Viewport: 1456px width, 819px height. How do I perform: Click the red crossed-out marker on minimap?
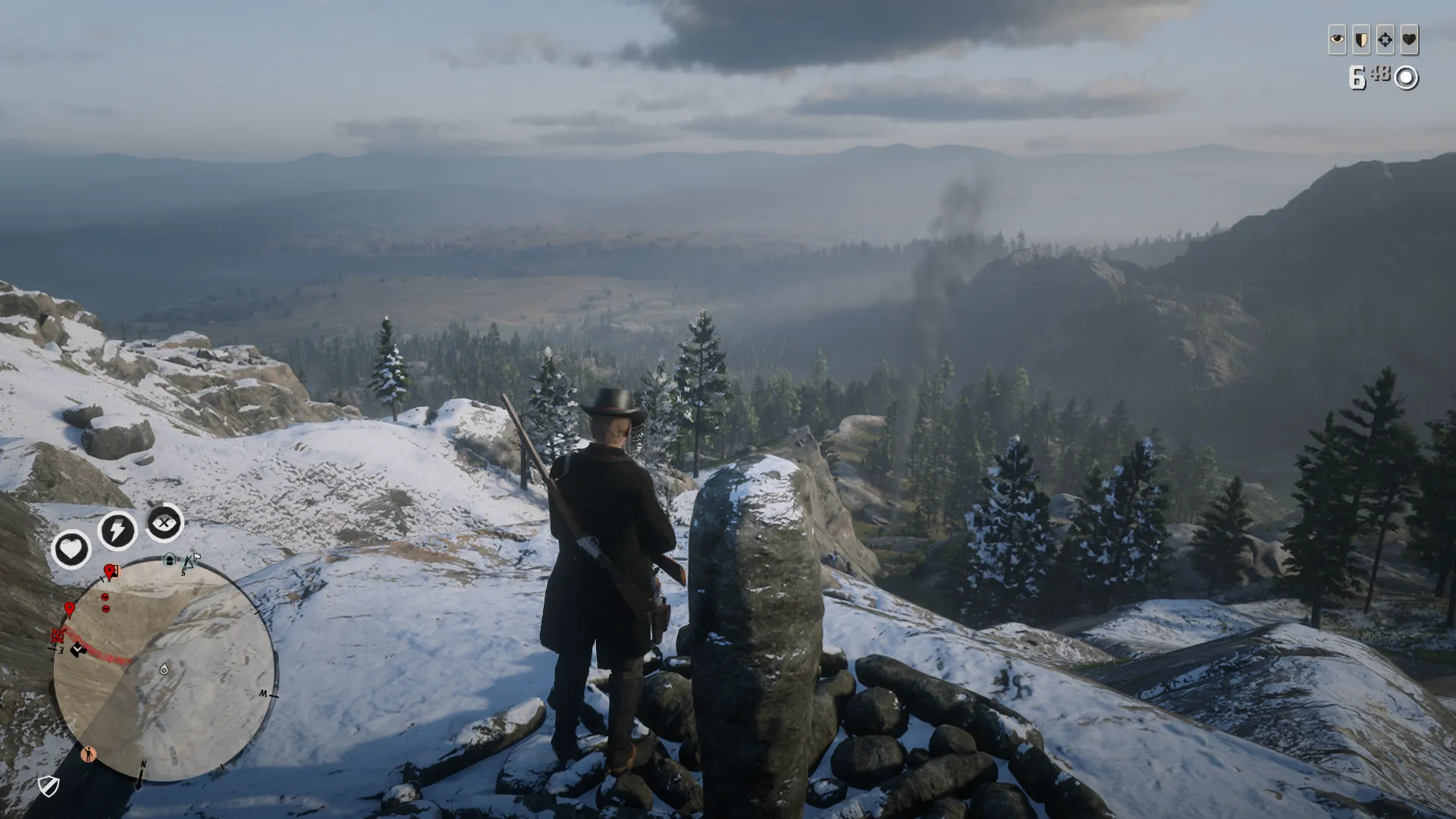click(x=57, y=635)
